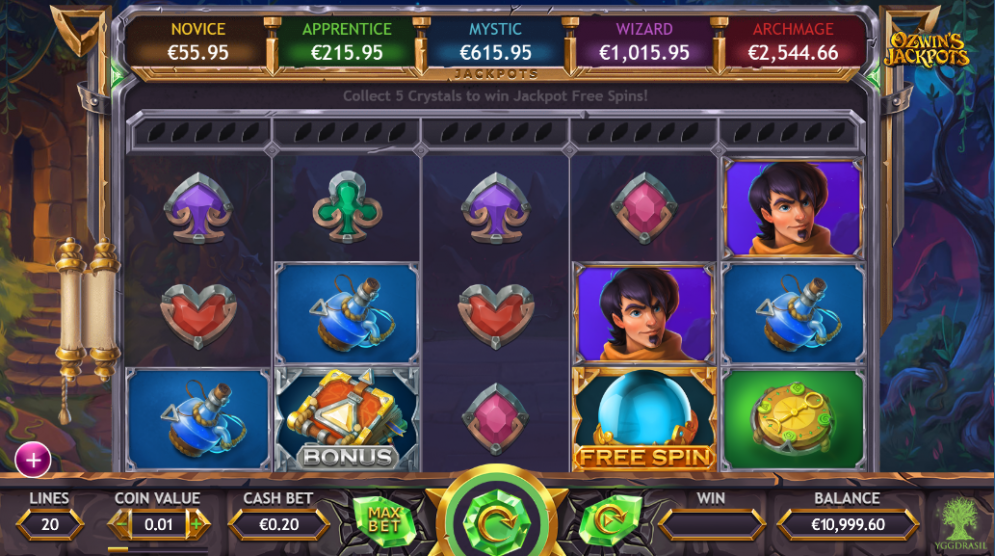Open the paytable scroll
Image resolution: width=995 pixels, height=556 pixels.
point(85,310)
